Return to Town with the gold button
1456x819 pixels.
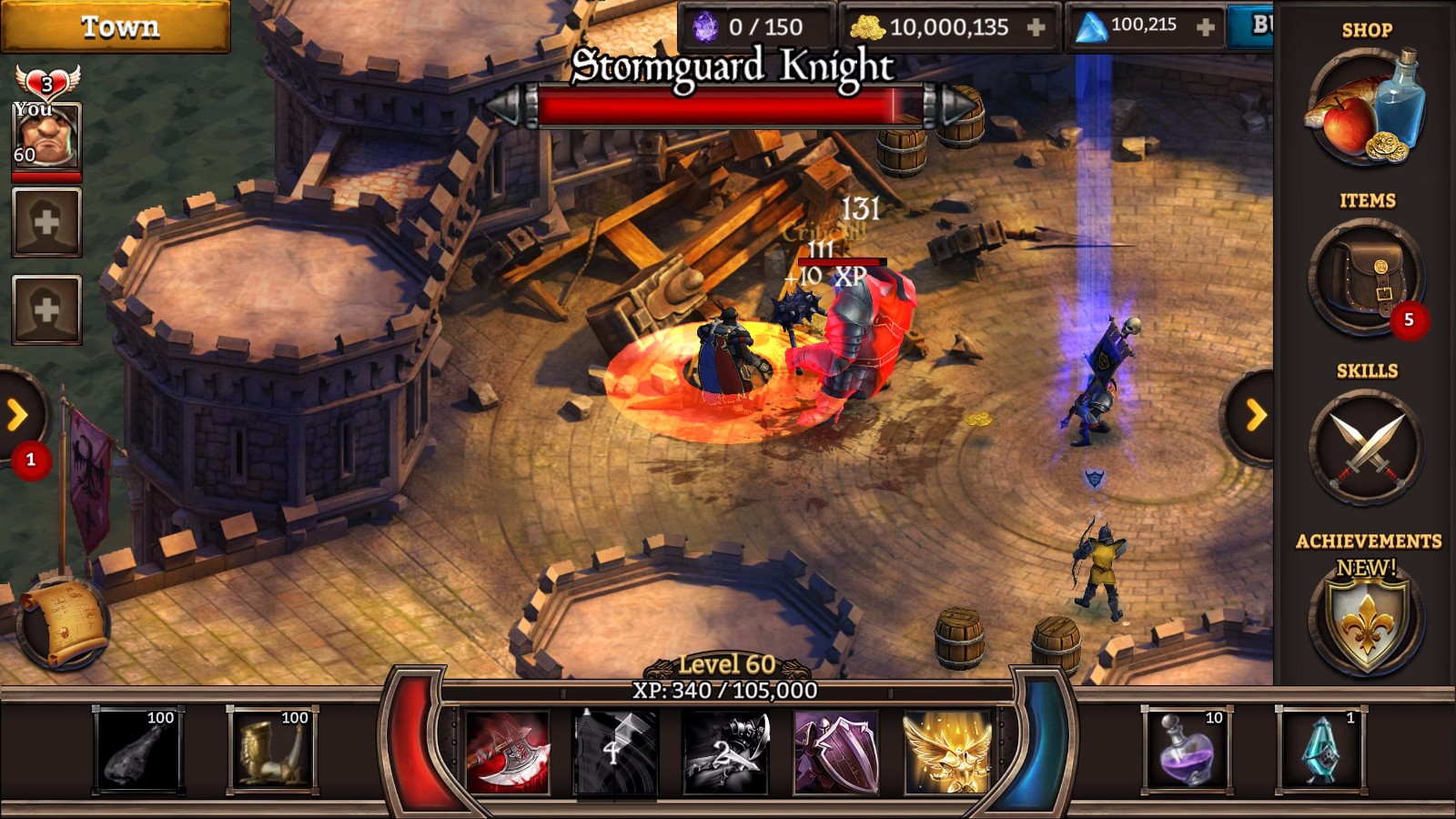[x=116, y=27]
